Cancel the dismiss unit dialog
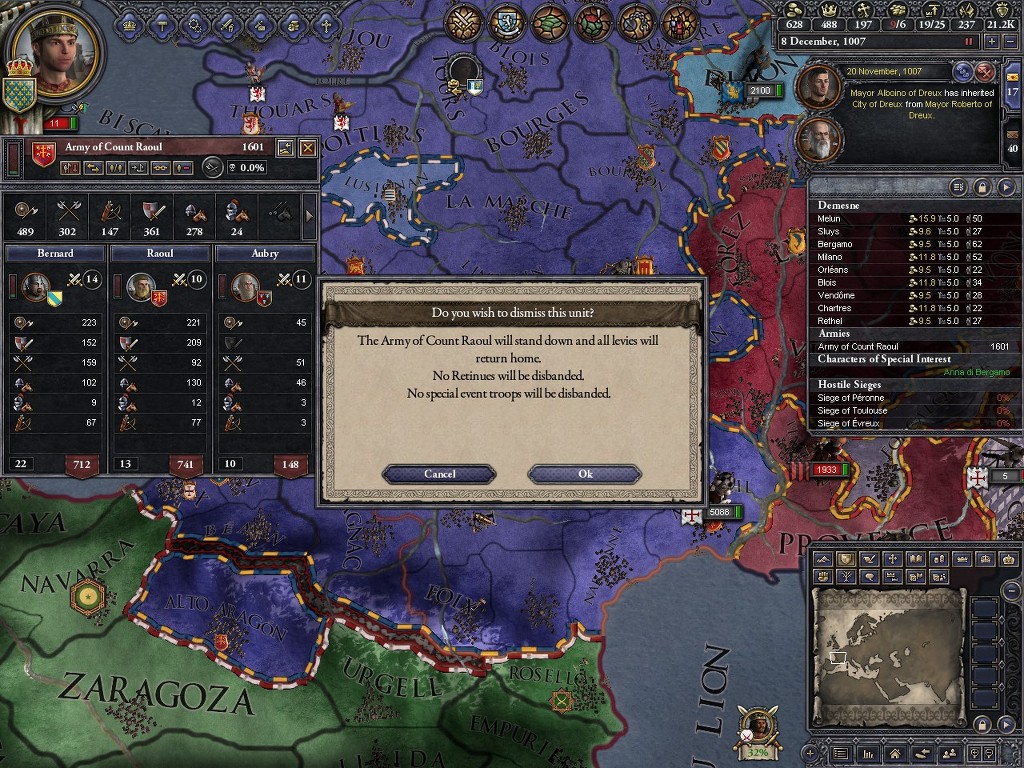Viewport: 1024px width, 768px height. point(439,474)
